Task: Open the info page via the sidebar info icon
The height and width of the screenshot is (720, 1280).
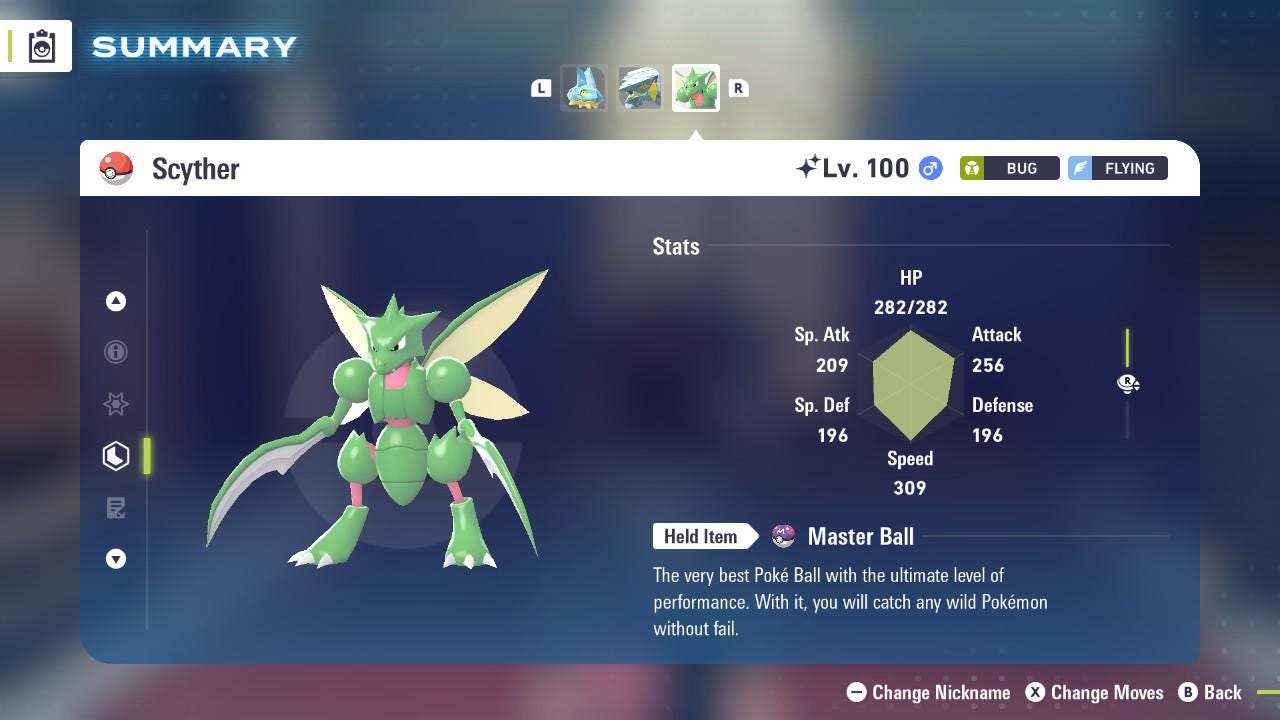Action: pyautogui.click(x=116, y=352)
